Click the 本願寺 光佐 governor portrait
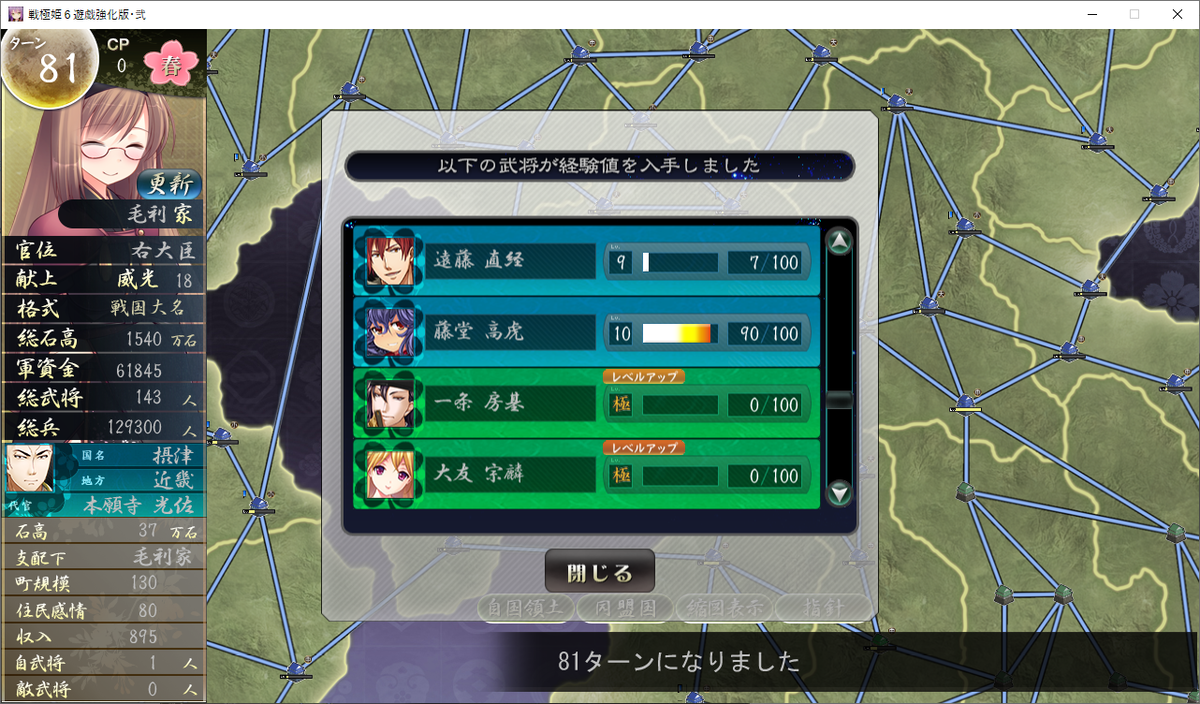Screen dimensions: 1200x704 30,469
